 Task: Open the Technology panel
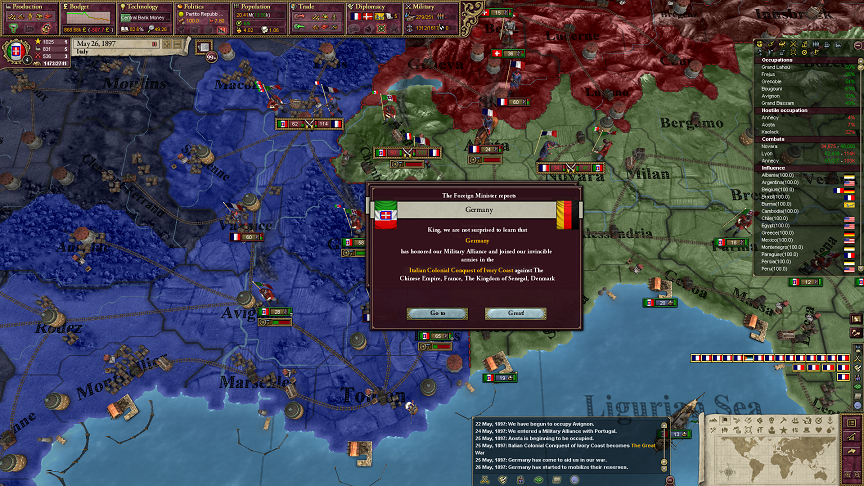click(x=145, y=6)
